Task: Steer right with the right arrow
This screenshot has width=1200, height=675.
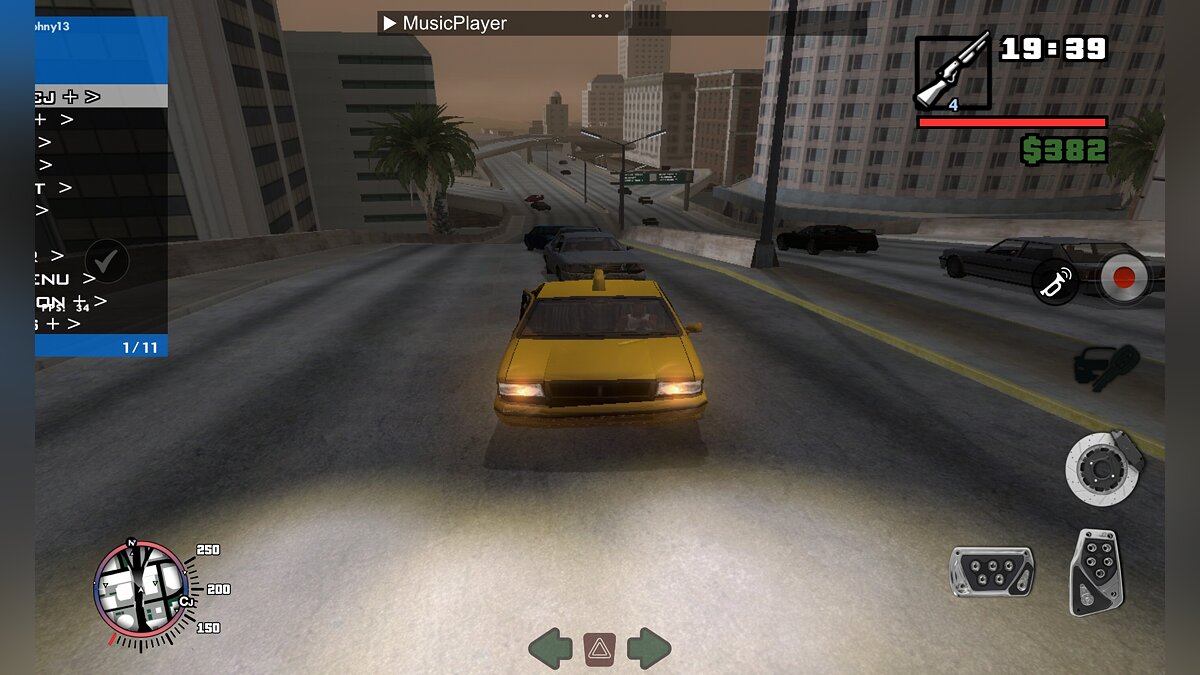Action: 649,649
